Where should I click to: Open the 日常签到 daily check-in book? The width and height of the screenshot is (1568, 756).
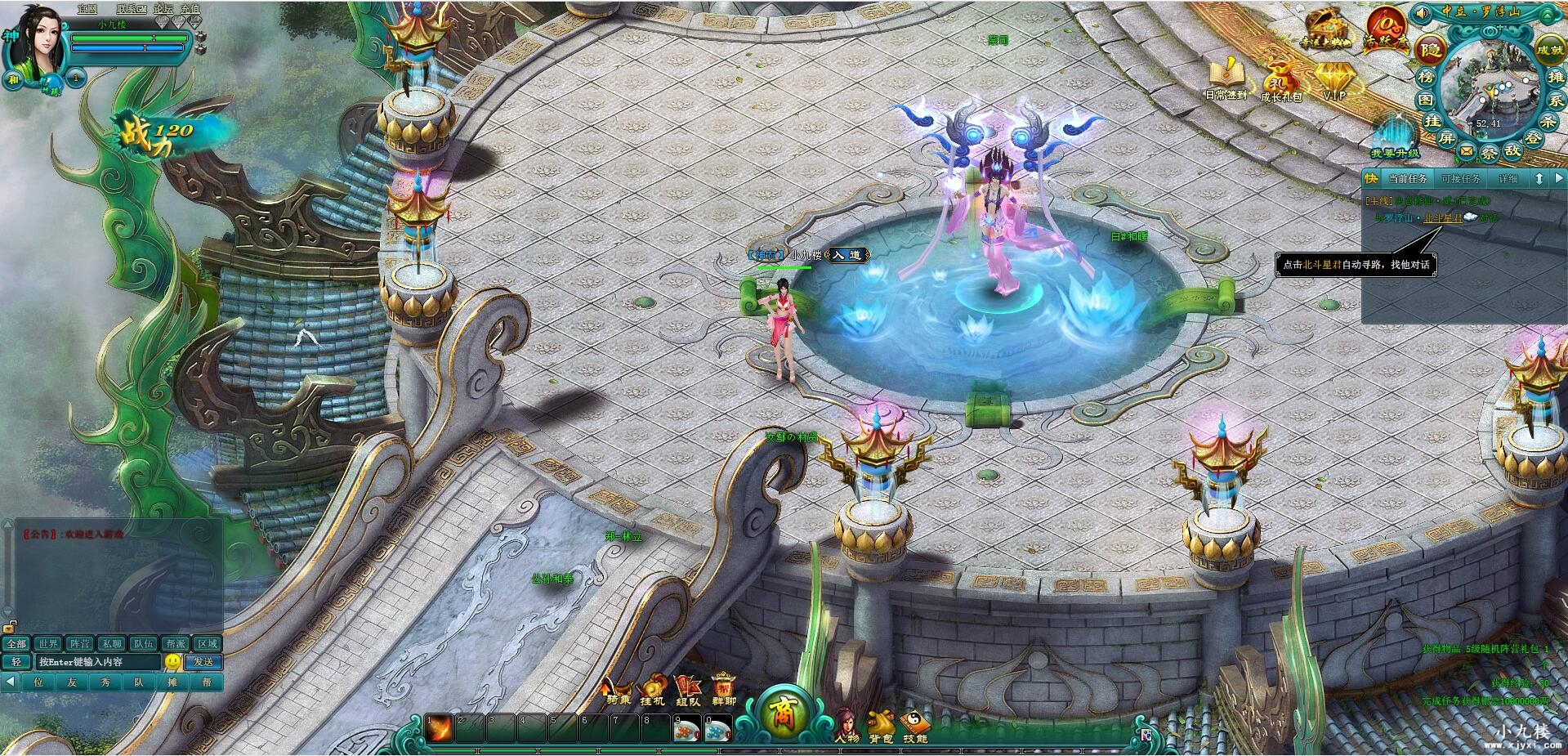pos(1226,76)
